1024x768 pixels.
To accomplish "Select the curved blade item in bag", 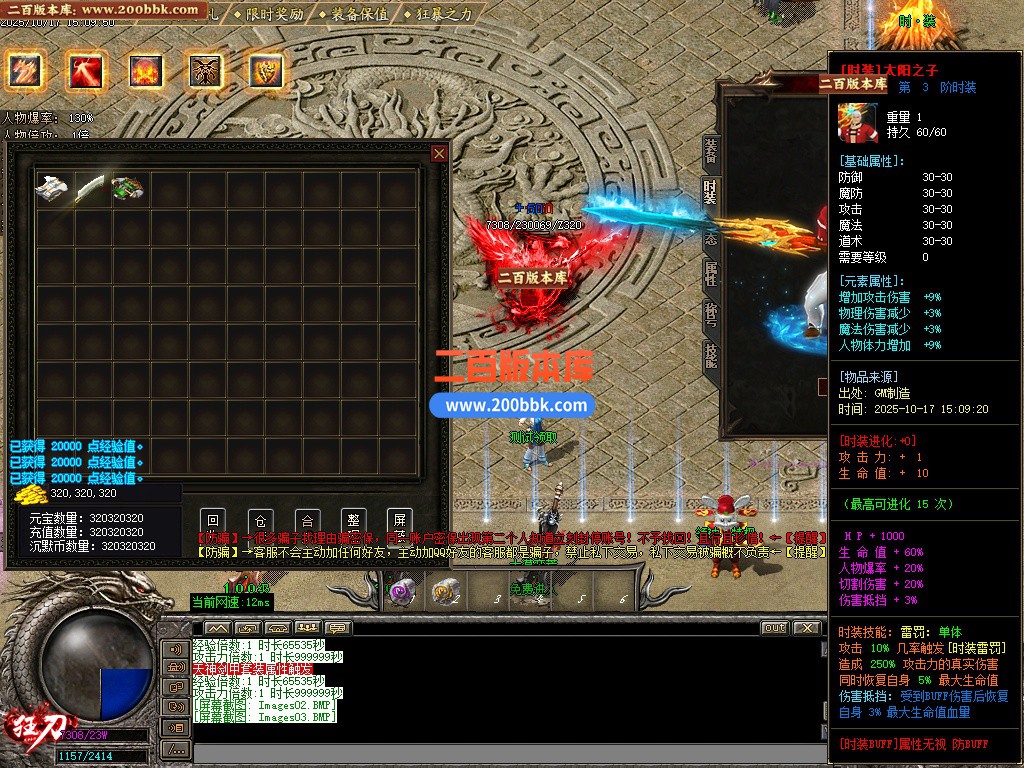I will pyautogui.click(x=90, y=188).
